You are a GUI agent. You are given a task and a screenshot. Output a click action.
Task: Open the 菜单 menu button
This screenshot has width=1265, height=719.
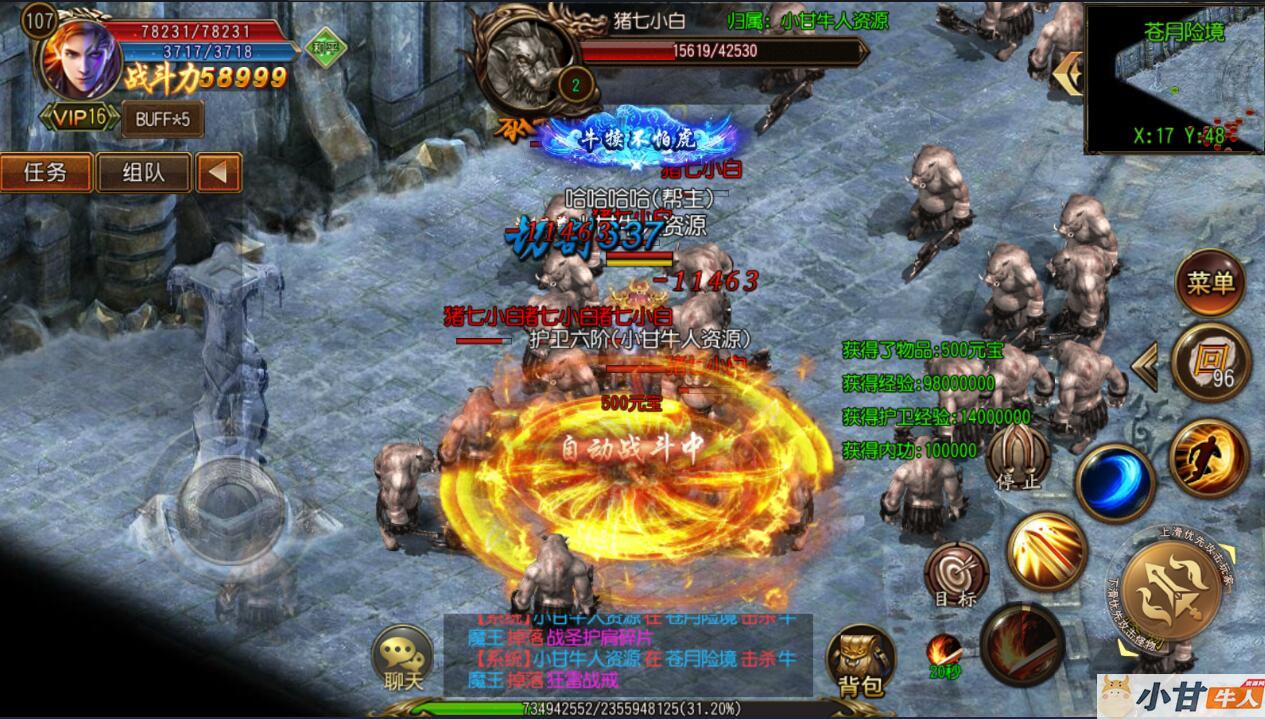click(x=1210, y=283)
